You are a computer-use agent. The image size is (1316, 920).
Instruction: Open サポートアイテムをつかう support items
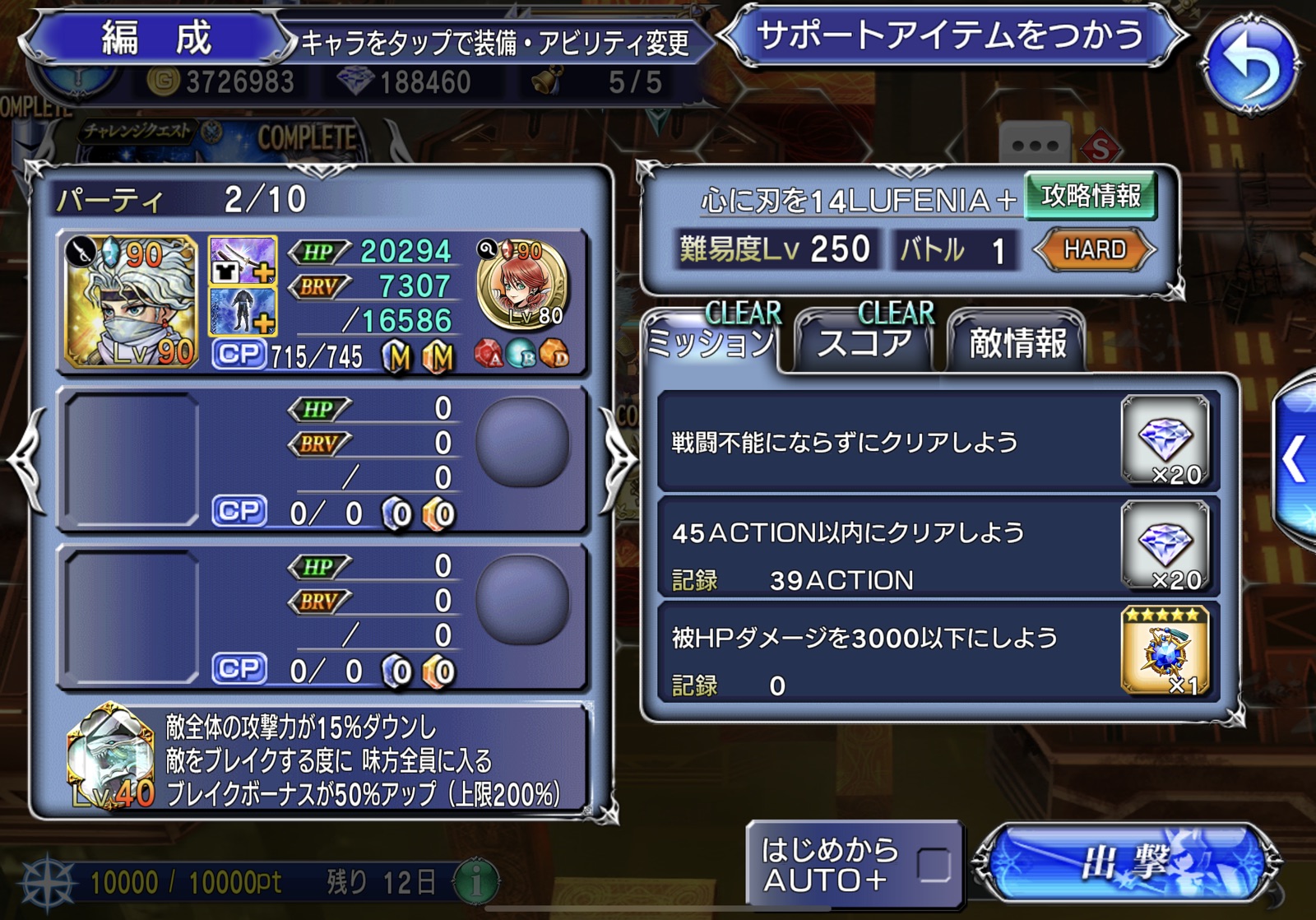pos(951,36)
